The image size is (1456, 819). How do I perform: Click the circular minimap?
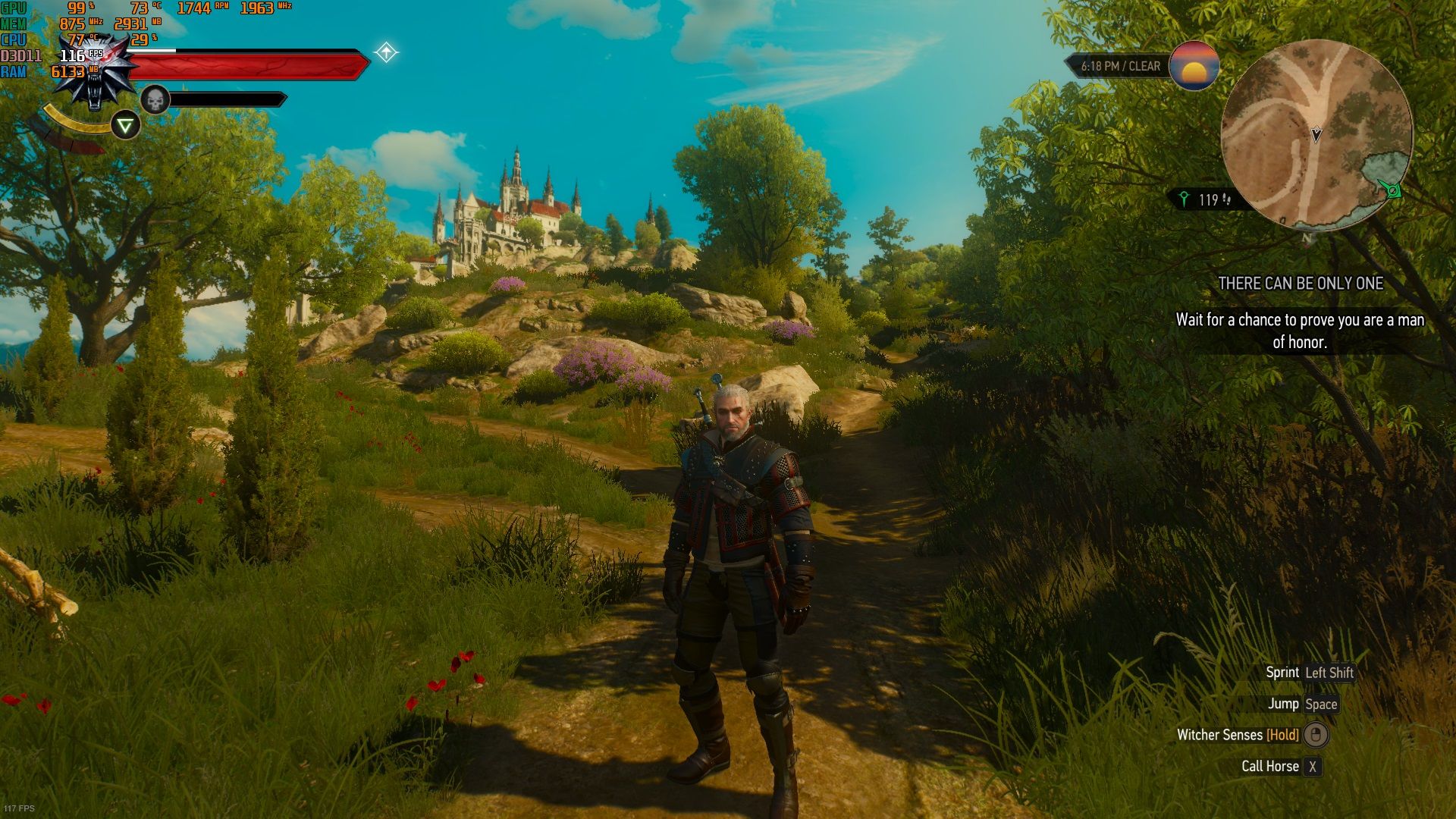1316,135
